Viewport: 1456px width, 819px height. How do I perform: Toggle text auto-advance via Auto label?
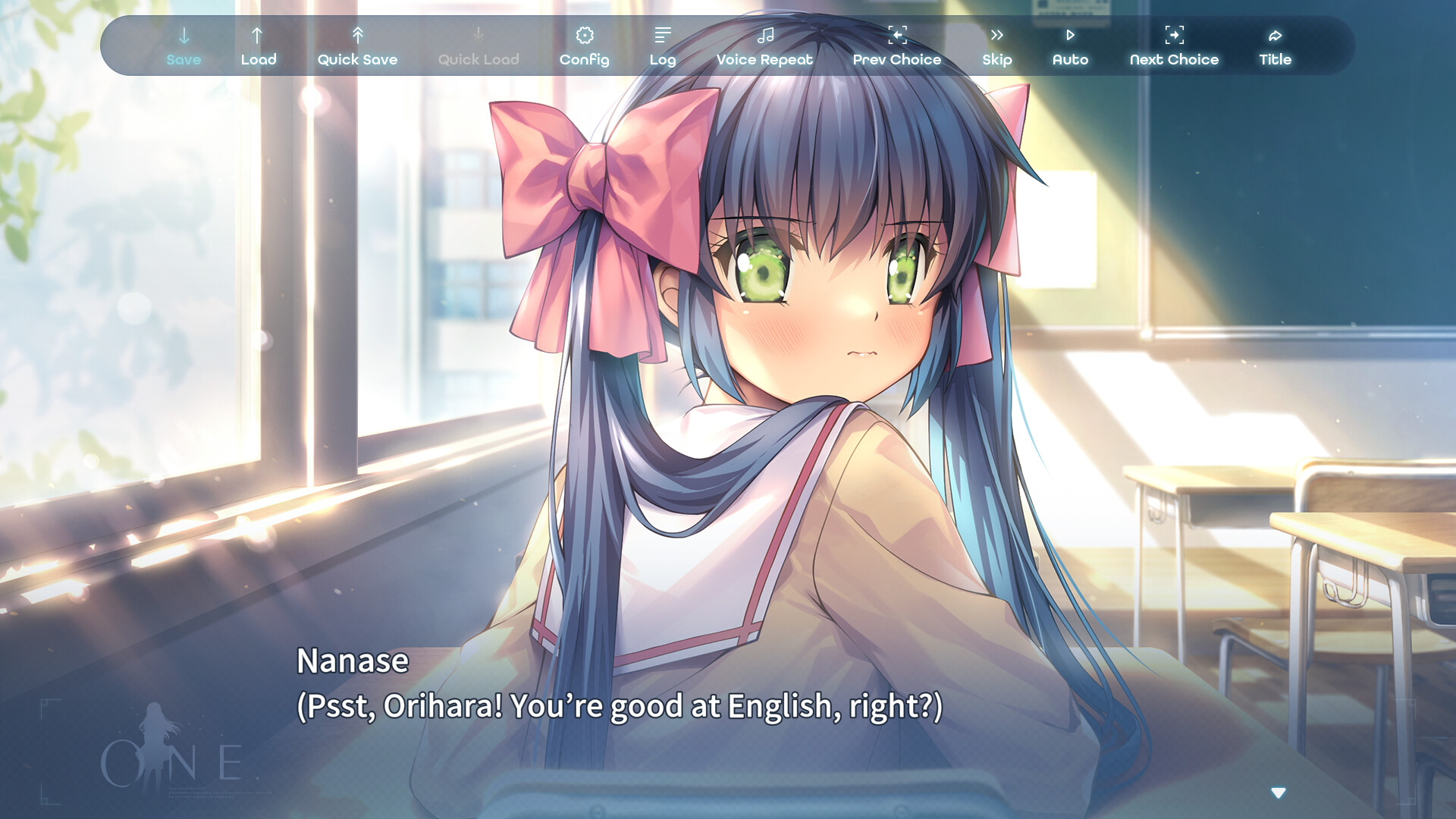[x=1071, y=59]
